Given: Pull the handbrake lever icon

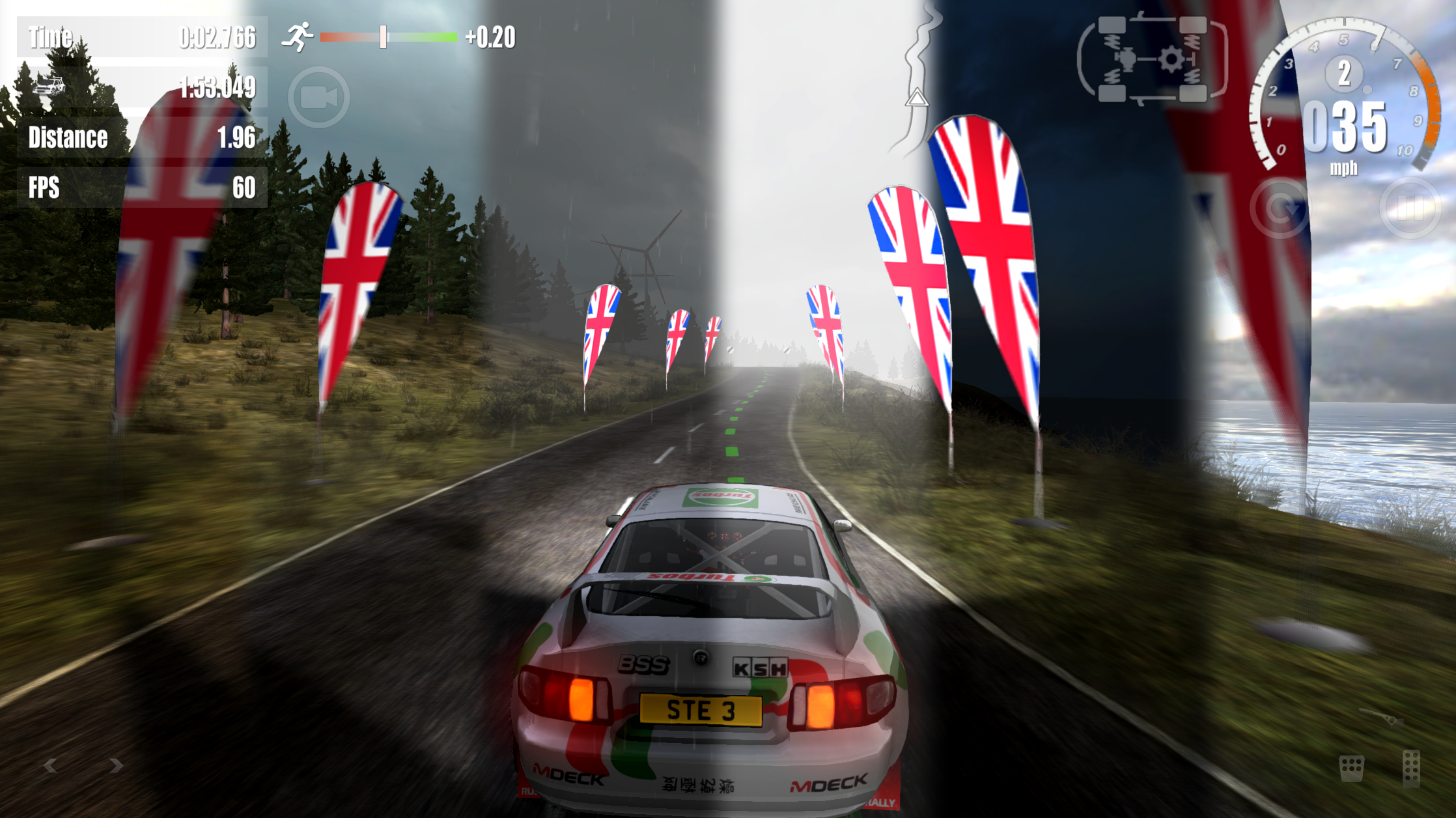Looking at the screenshot, I should 1380,716.
